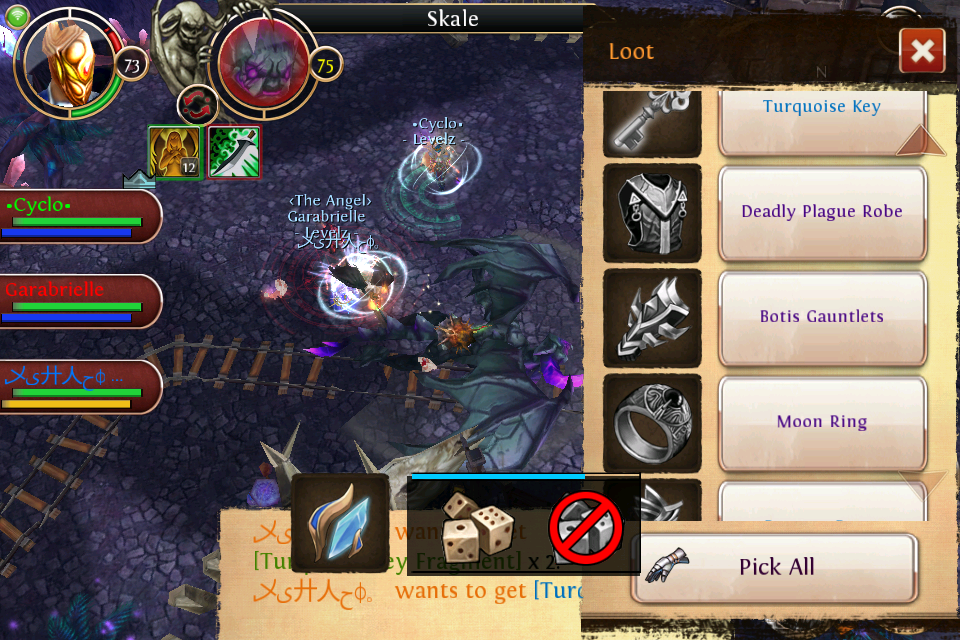The width and height of the screenshot is (960, 640).
Task: Pass on the loot roll
Action: click(586, 527)
